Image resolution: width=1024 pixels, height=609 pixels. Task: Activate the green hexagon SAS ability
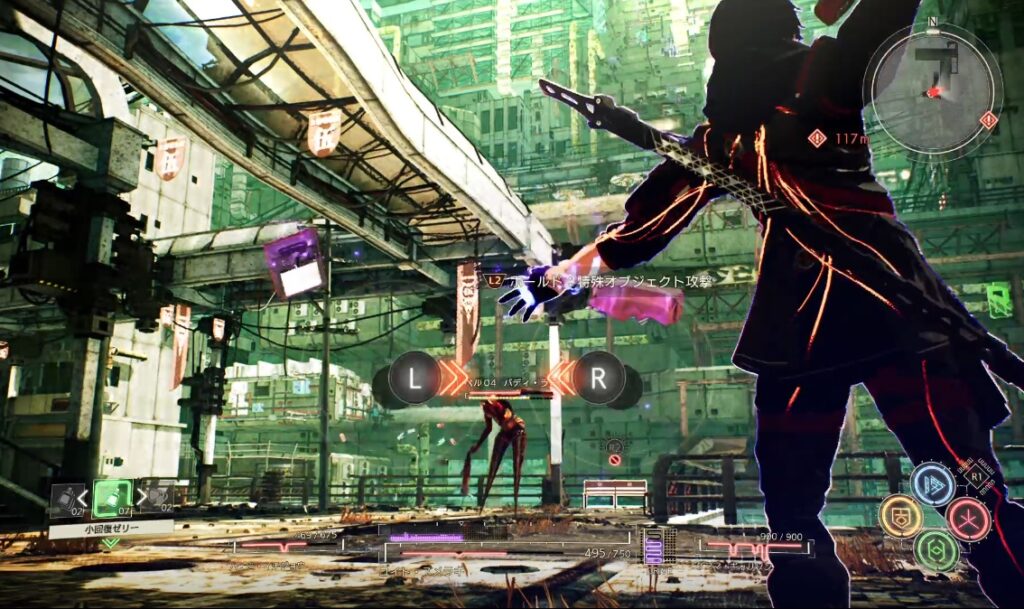click(x=935, y=550)
